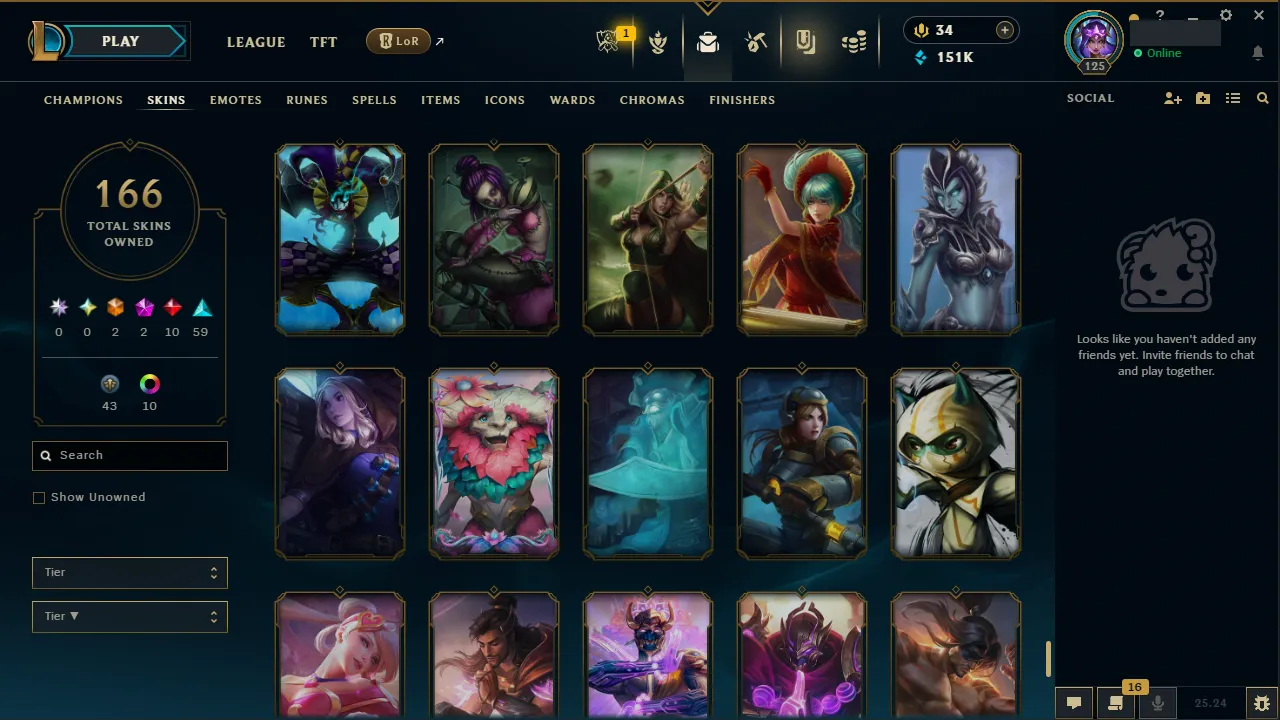
Task: Open the esports trophy icon with notification badge
Action: tap(610, 42)
